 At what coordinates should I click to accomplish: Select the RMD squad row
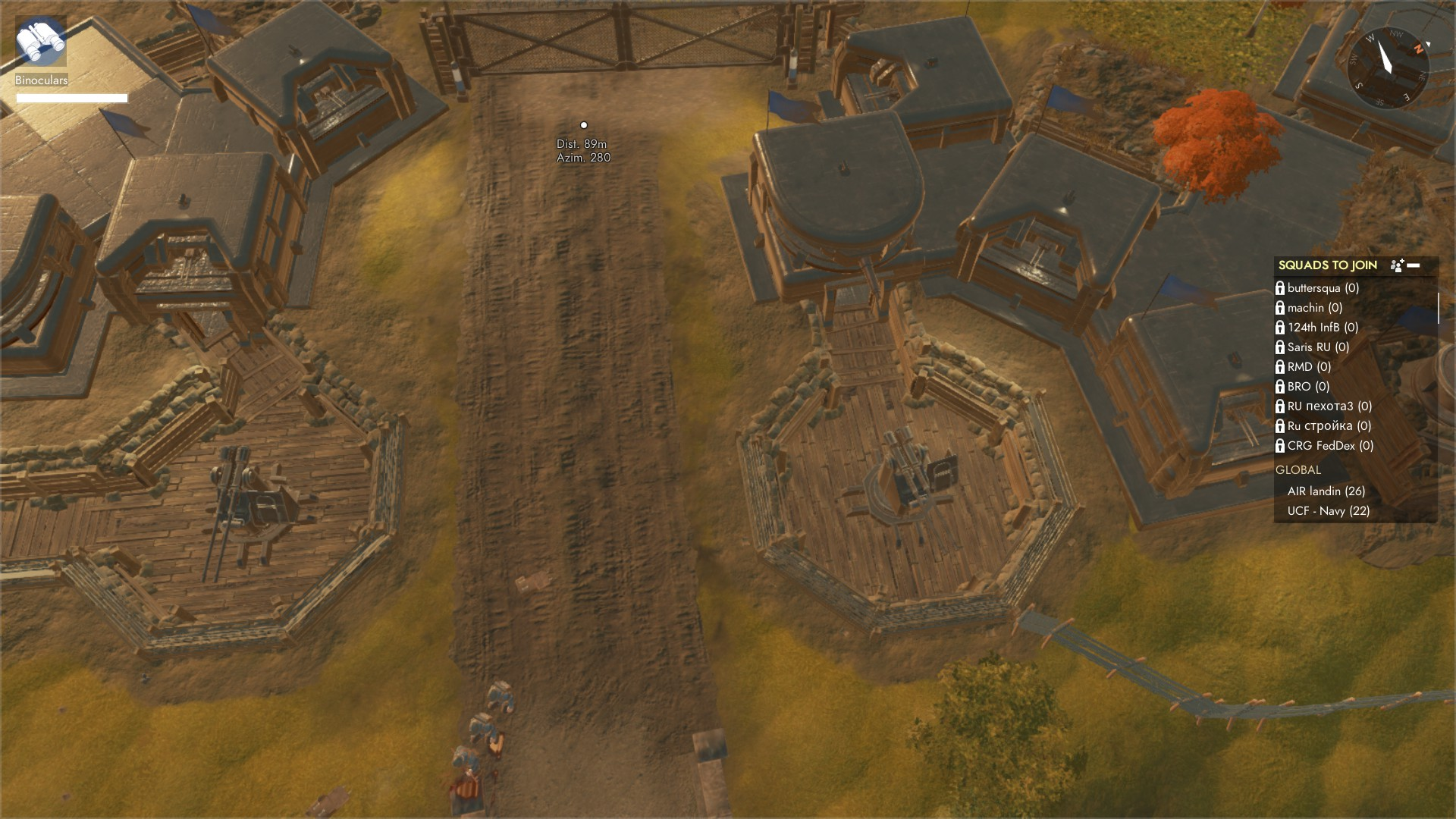tap(1309, 367)
